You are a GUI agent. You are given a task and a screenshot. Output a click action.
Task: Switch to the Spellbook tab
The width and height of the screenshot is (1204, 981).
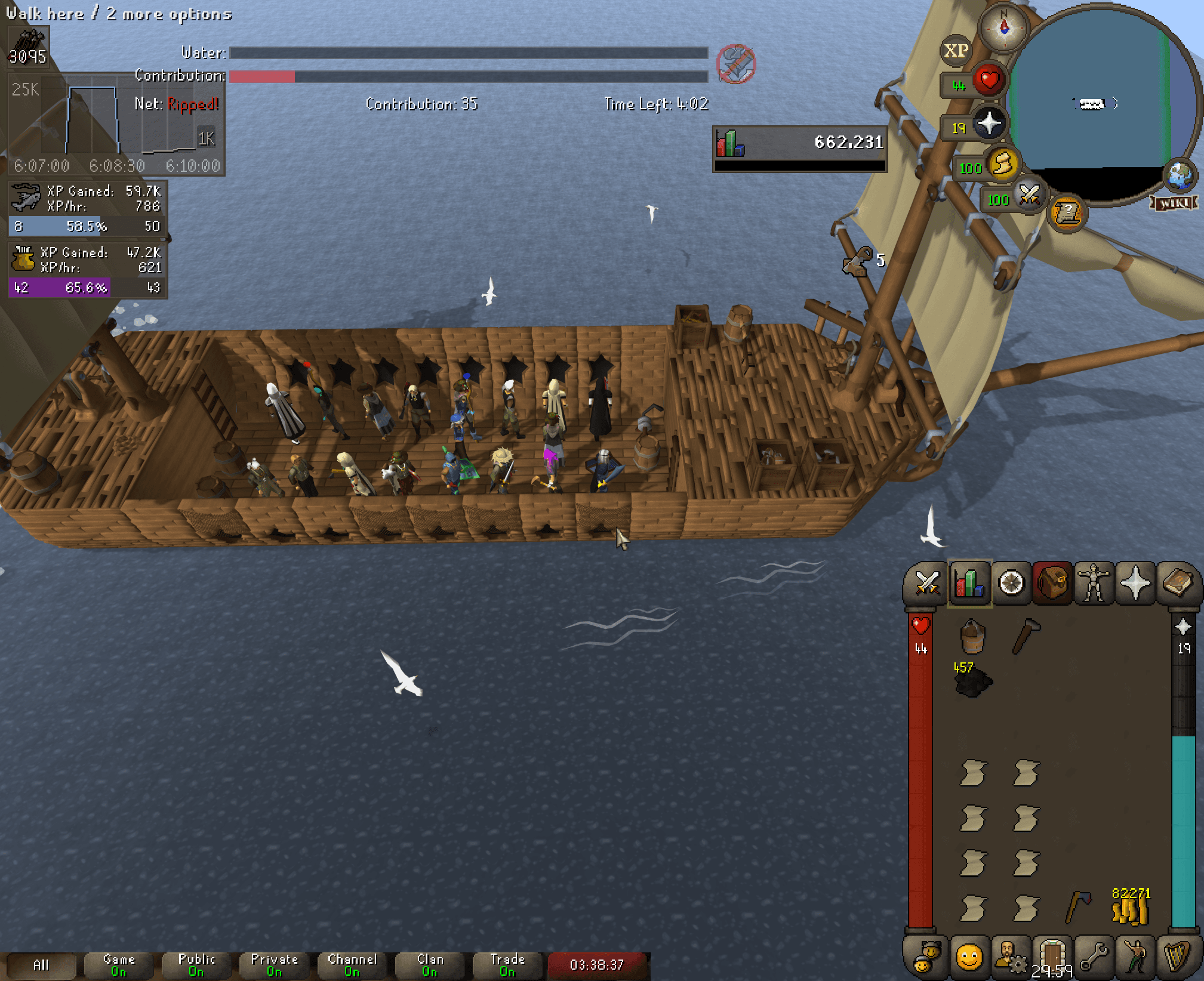point(1177,584)
